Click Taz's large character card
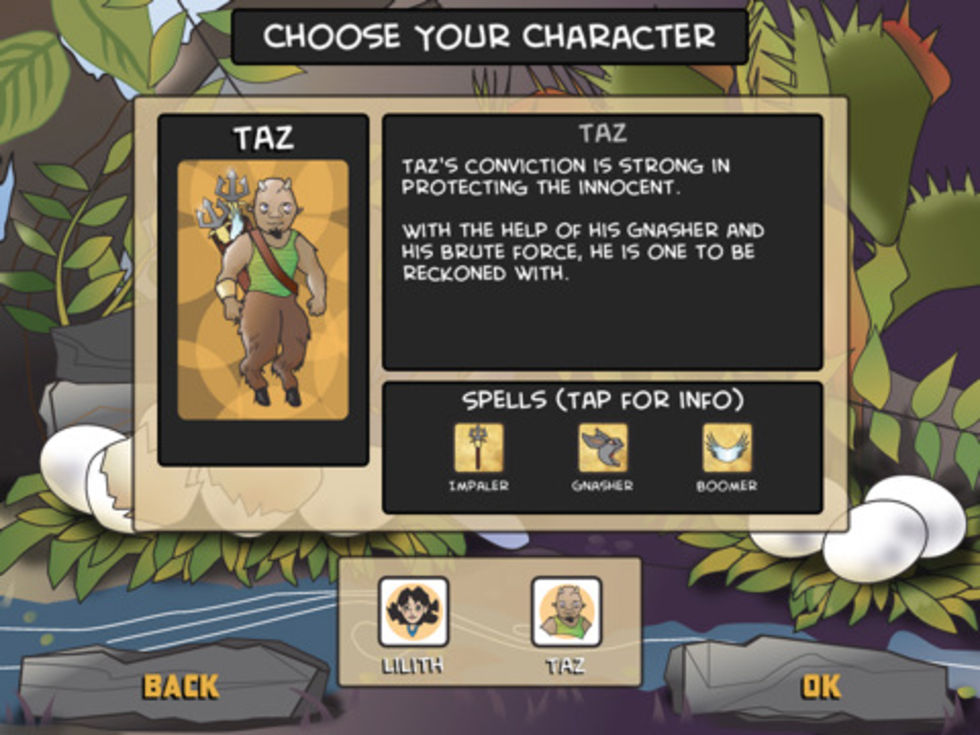Image resolution: width=980 pixels, height=735 pixels. (x=263, y=290)
